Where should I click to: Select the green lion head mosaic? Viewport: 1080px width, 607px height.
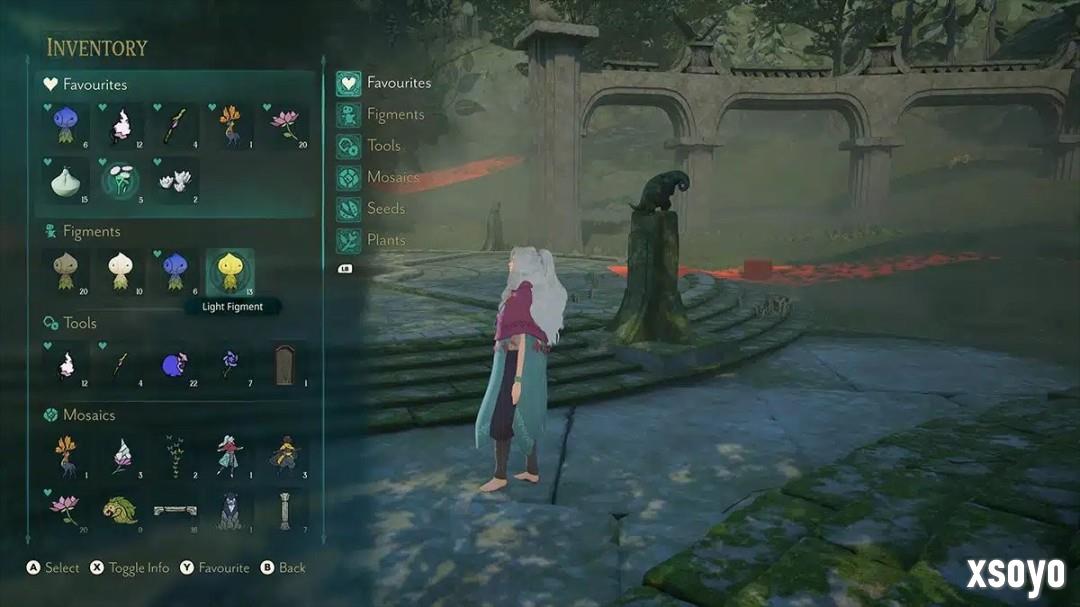(121, 509)
